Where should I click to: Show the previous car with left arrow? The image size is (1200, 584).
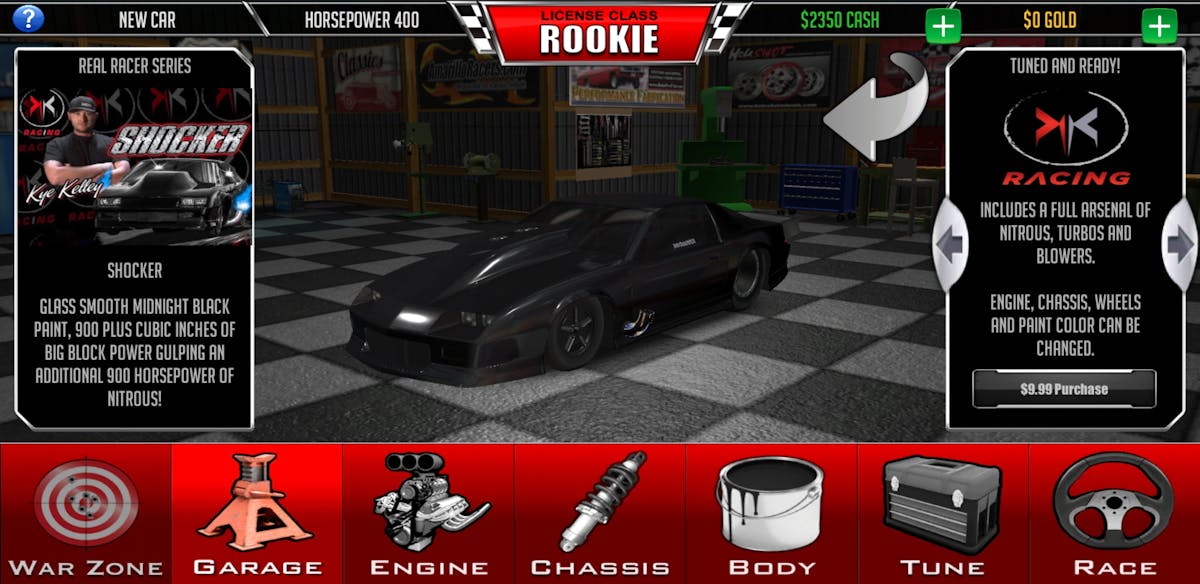click(949, 243)
